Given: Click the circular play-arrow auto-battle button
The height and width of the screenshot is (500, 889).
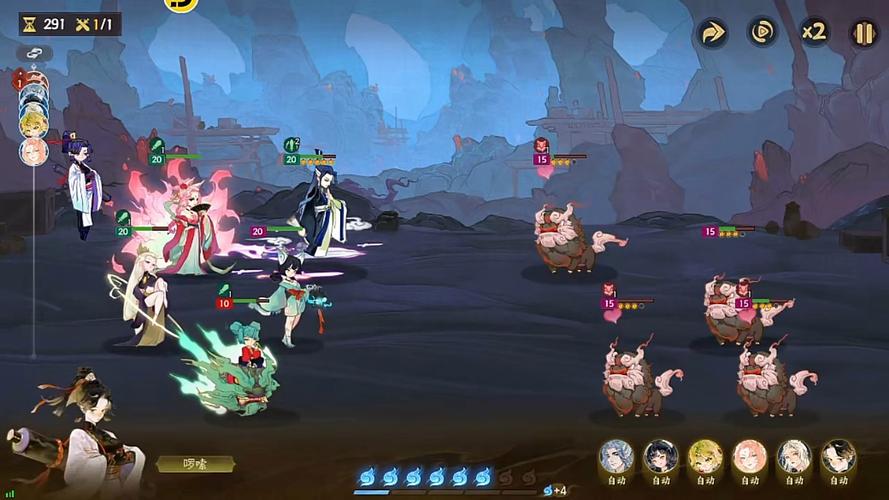Looking at the screenshot, I should pyautogui.click(x=762, y=33).
